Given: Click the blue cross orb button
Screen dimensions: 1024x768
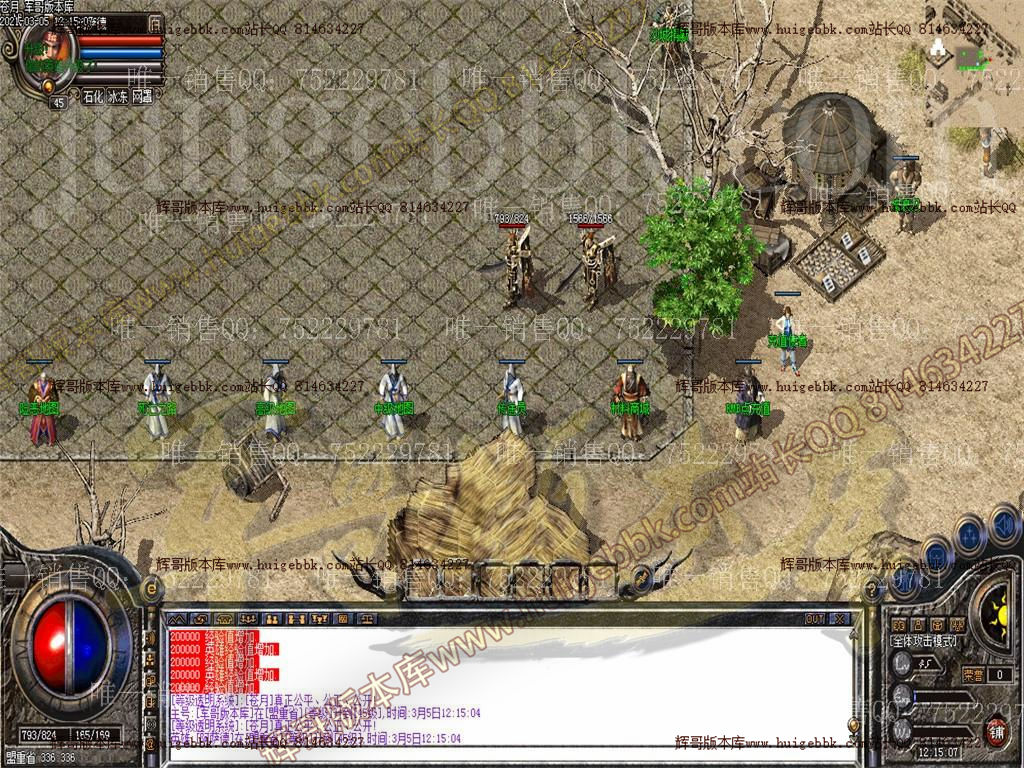Looking at the screenshot, I should [969, 533].
